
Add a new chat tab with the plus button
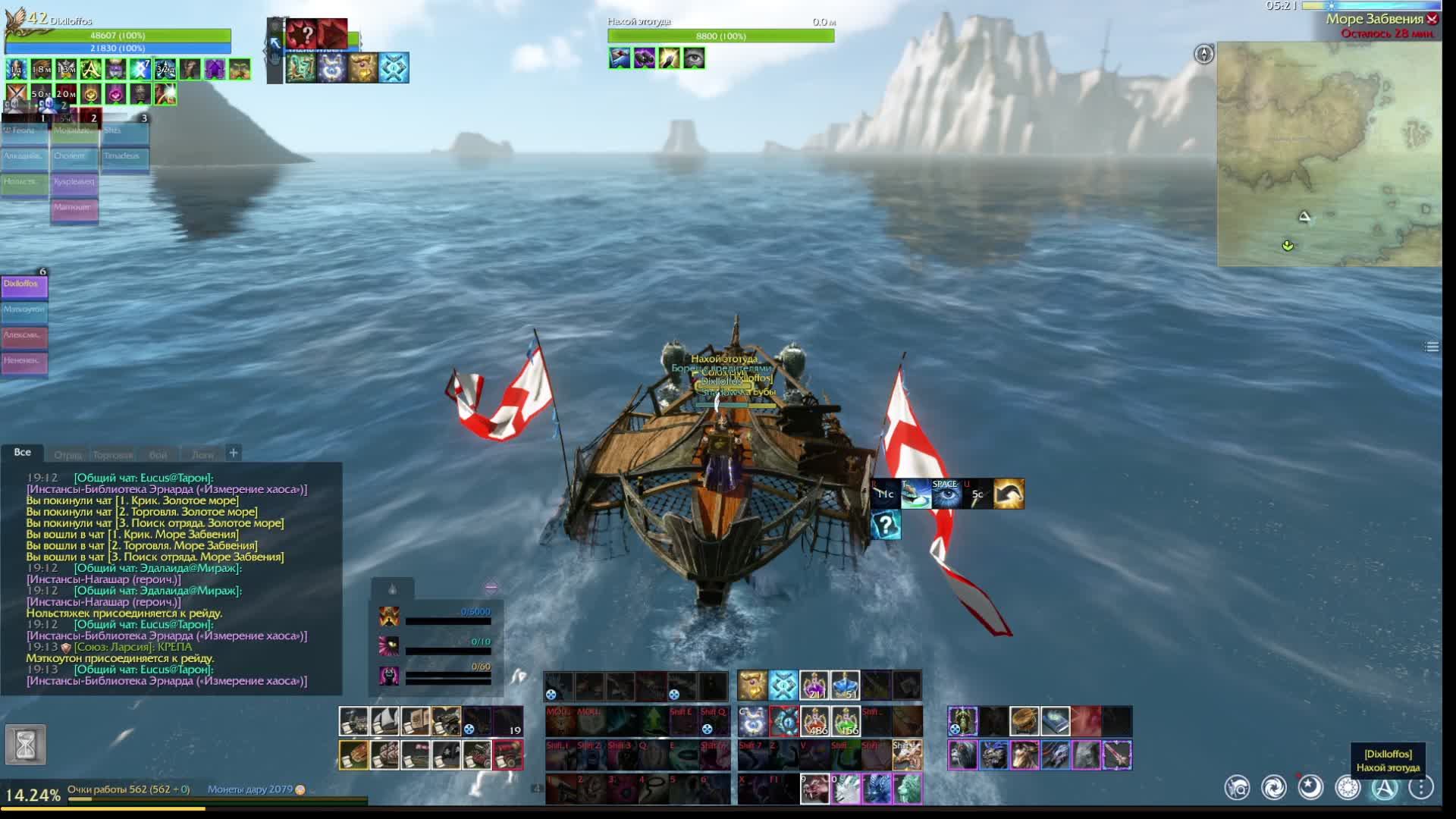click(234, 453)
